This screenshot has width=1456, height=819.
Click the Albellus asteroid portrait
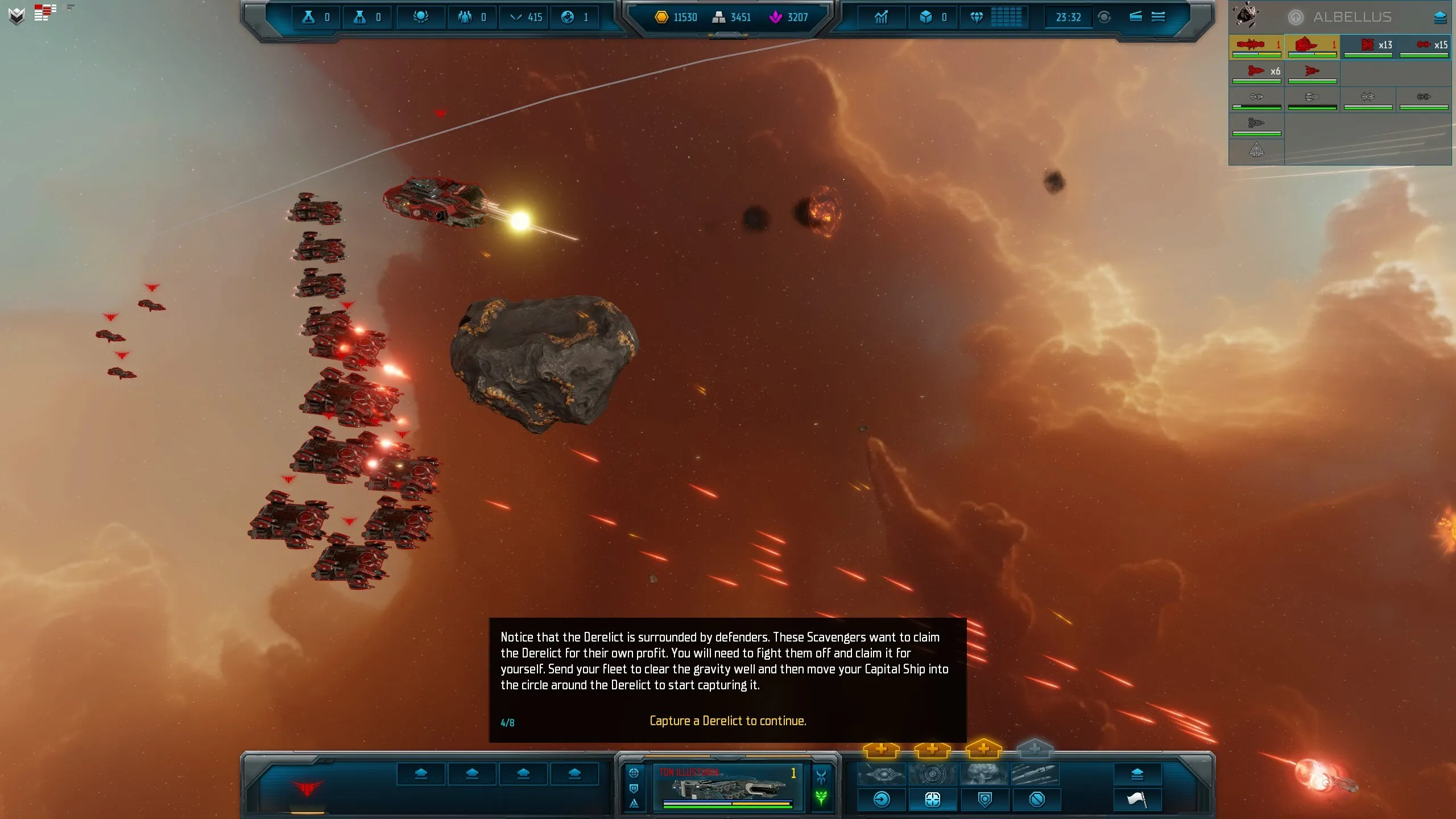click(x=1246, y=15)
